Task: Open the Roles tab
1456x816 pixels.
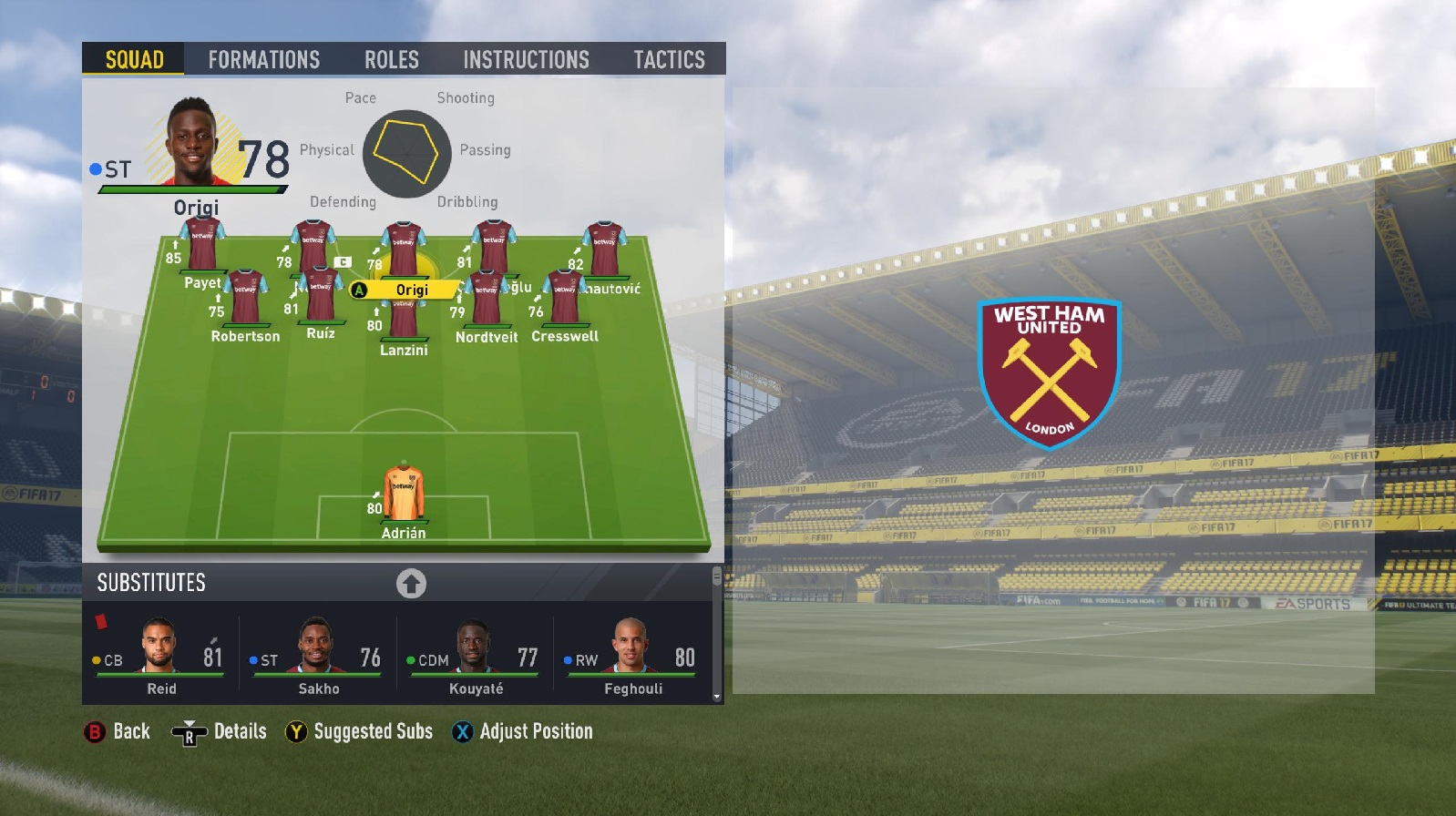Action: (391, 60)
